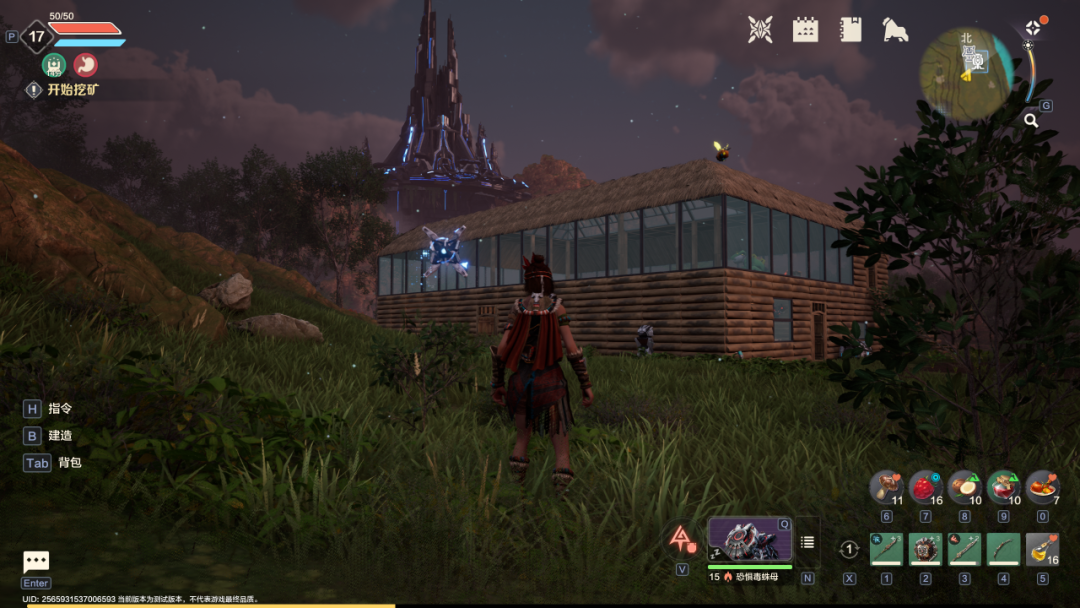Select the mushroom food slot

point(886,487)
